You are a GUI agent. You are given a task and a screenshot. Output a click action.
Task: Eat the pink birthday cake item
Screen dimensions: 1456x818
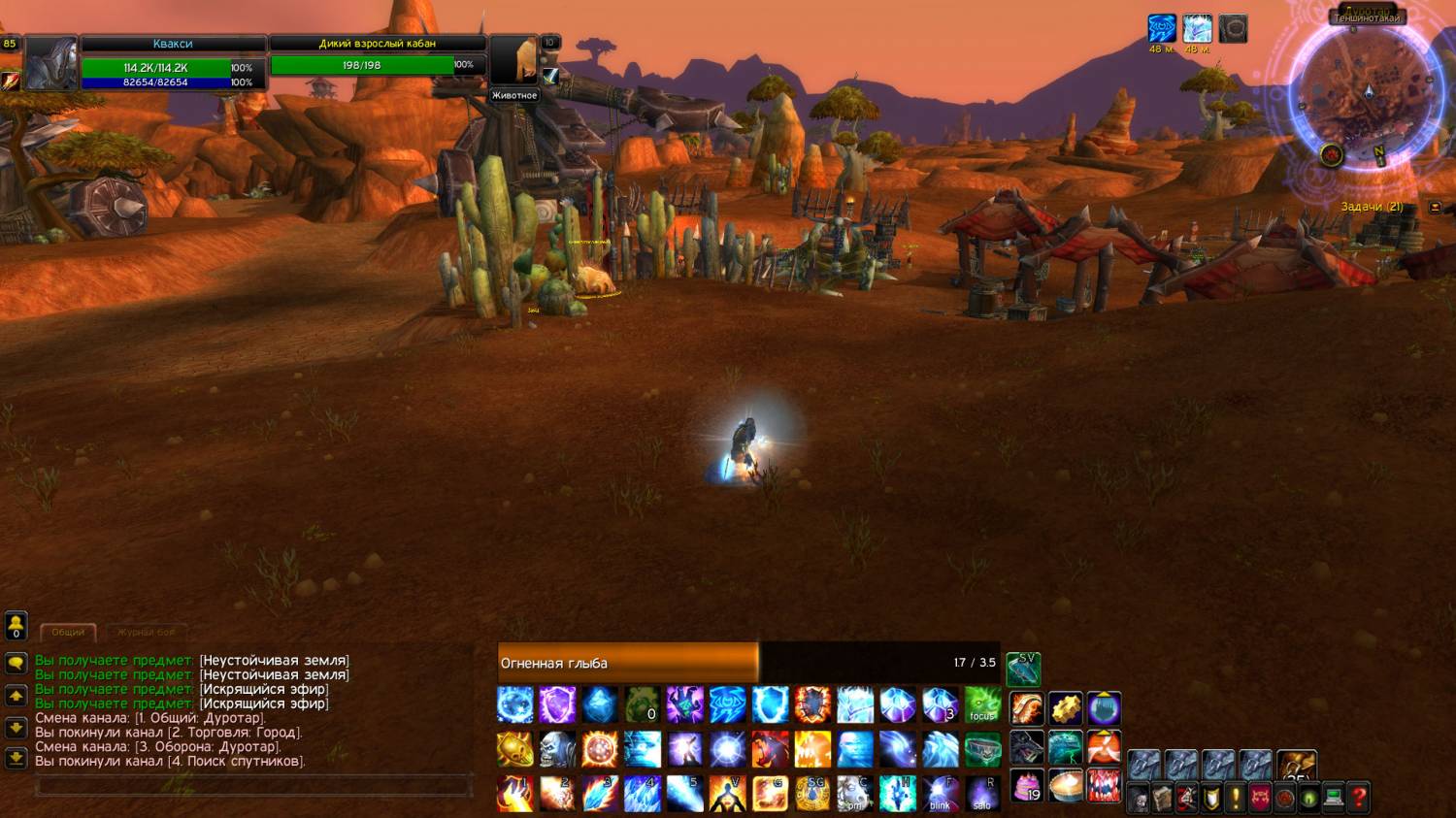pos(1026,786)
